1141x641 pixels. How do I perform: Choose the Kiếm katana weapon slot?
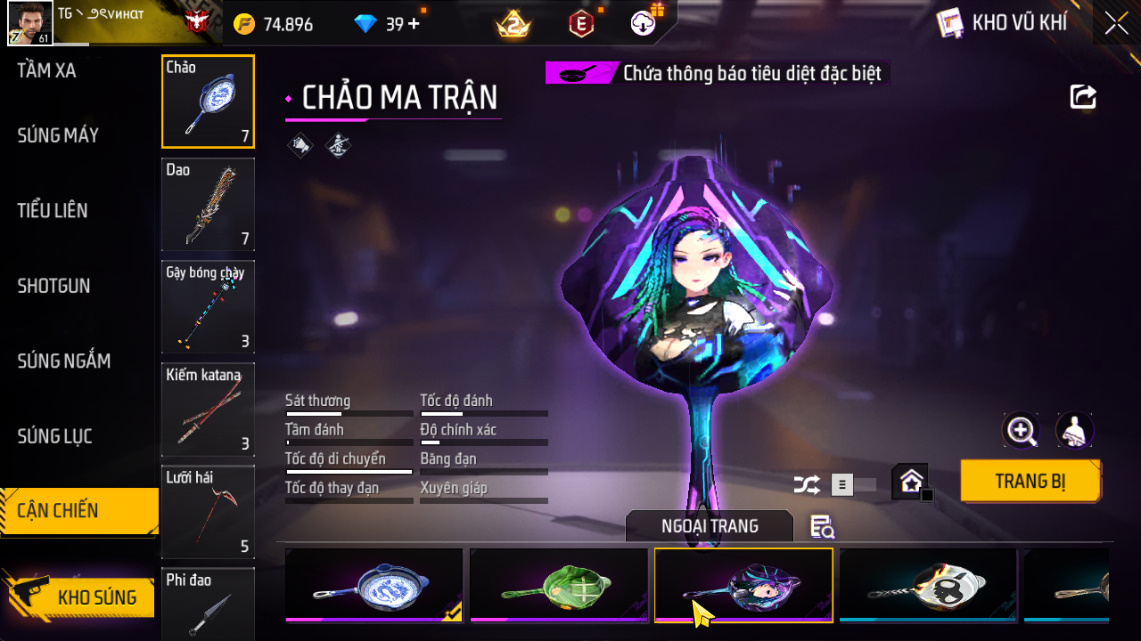208,409
